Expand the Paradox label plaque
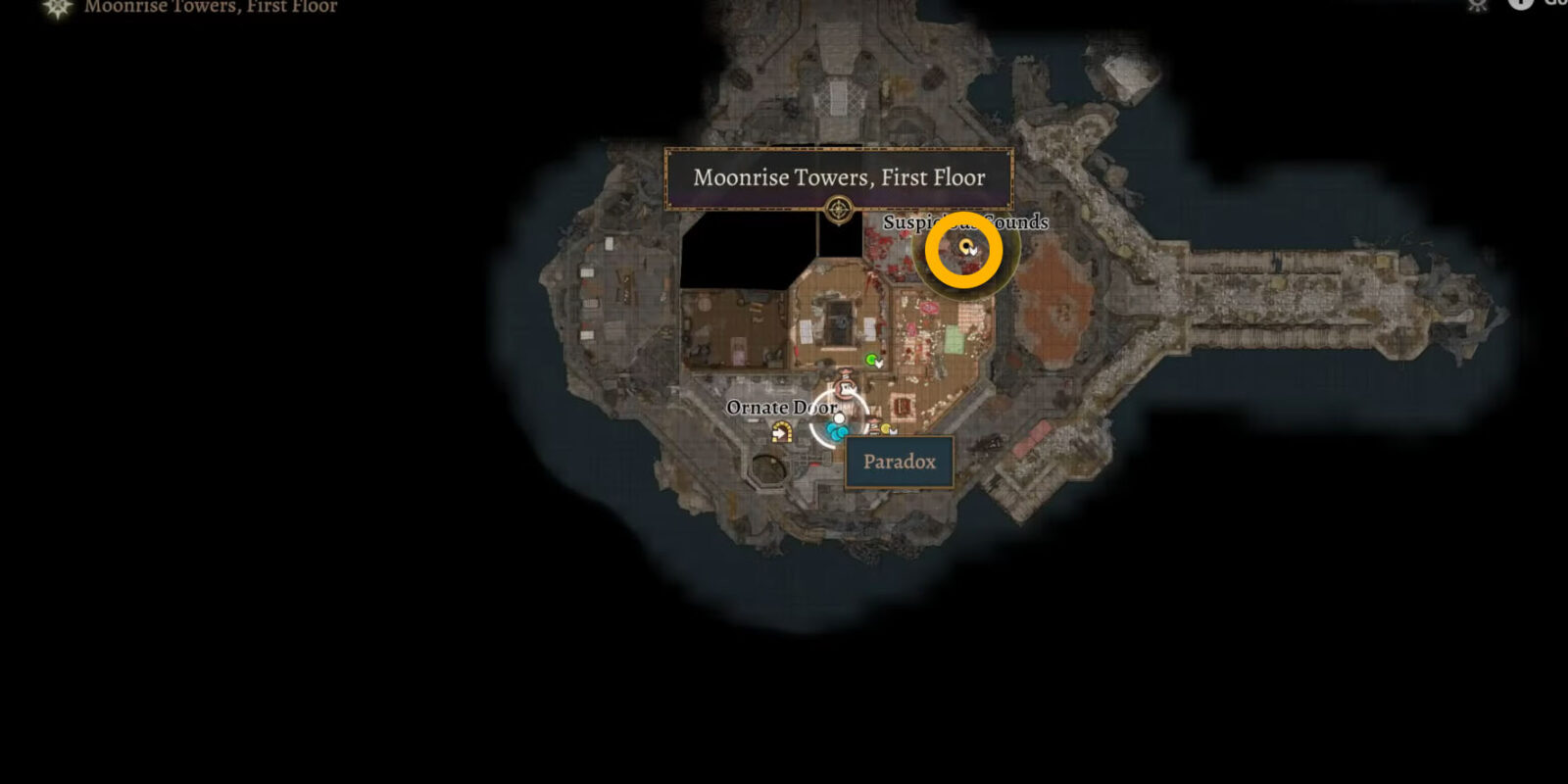This screenshot has height=784, width=1568. 901,461
